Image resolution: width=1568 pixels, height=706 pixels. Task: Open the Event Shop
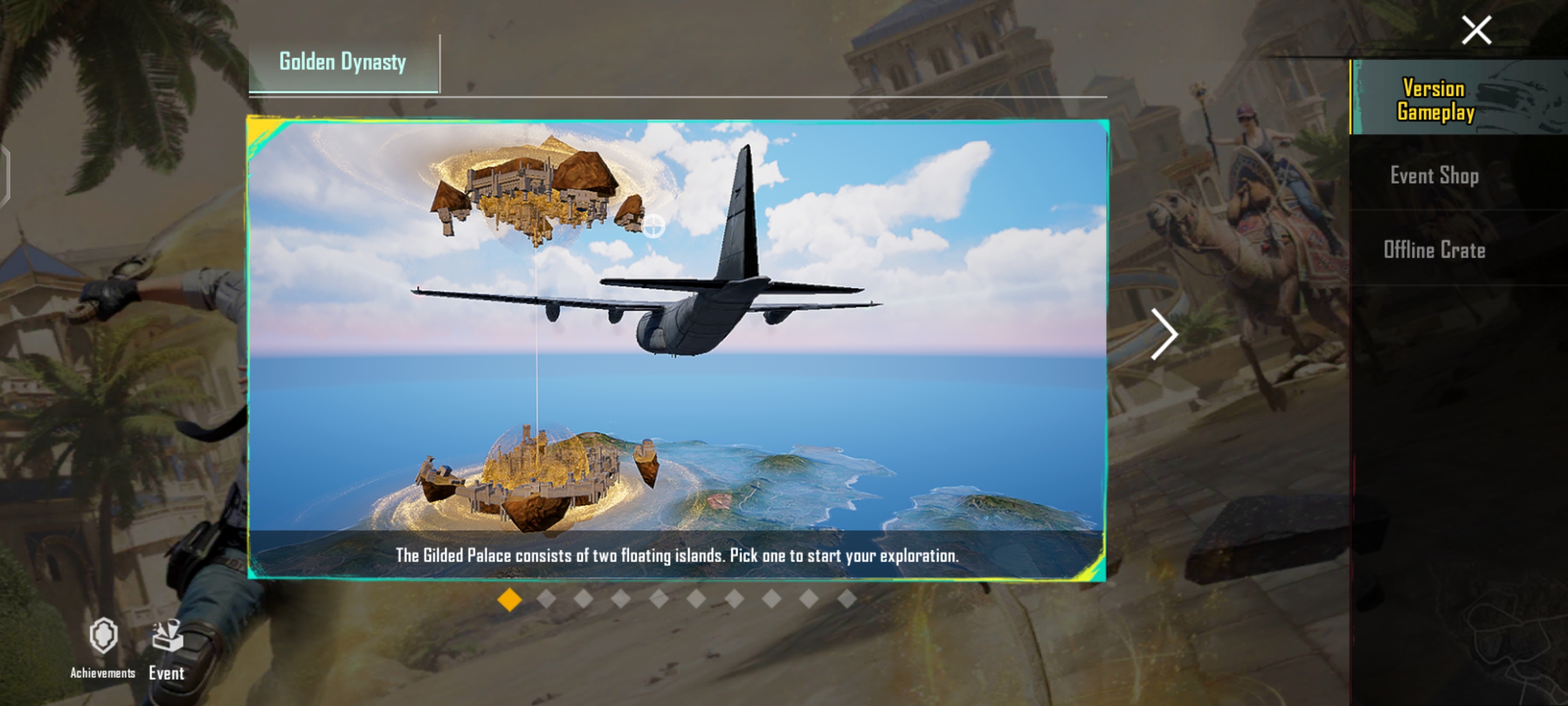coord(1434,175)
